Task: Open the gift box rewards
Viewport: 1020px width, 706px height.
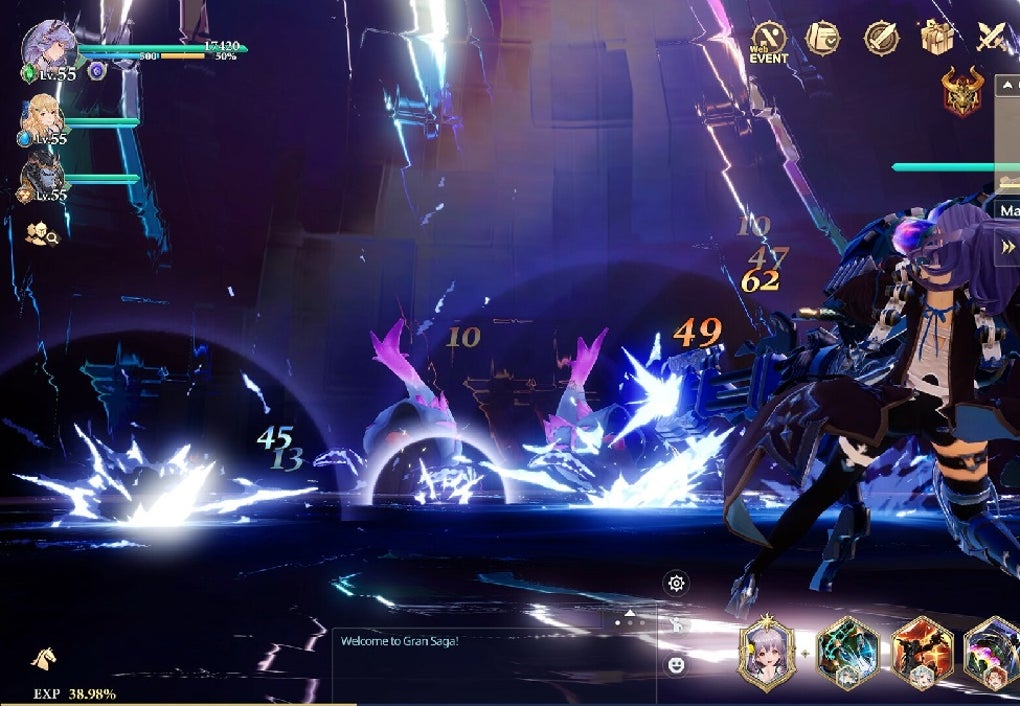Action: 937,38
